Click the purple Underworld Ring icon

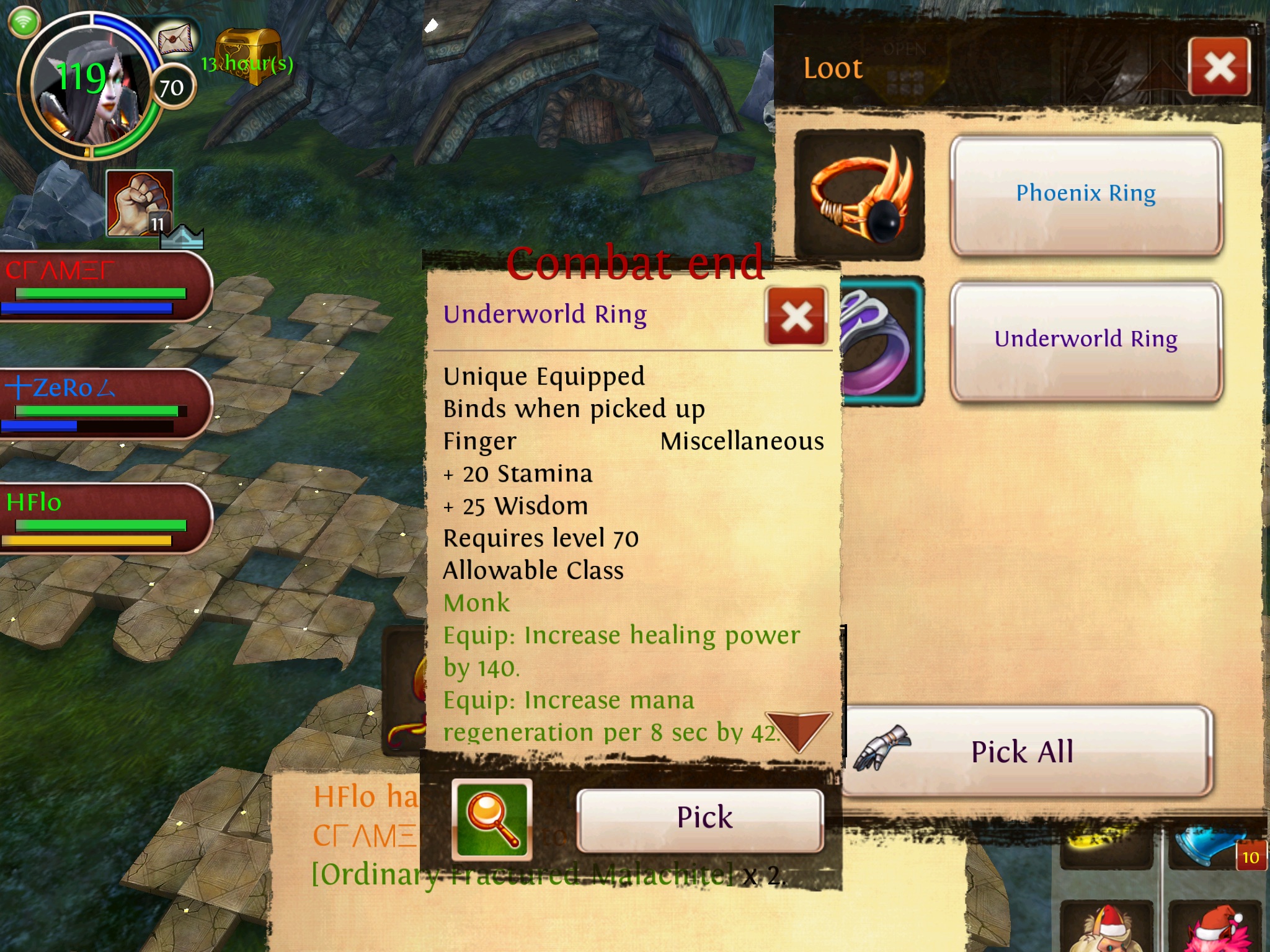point(881,341)
